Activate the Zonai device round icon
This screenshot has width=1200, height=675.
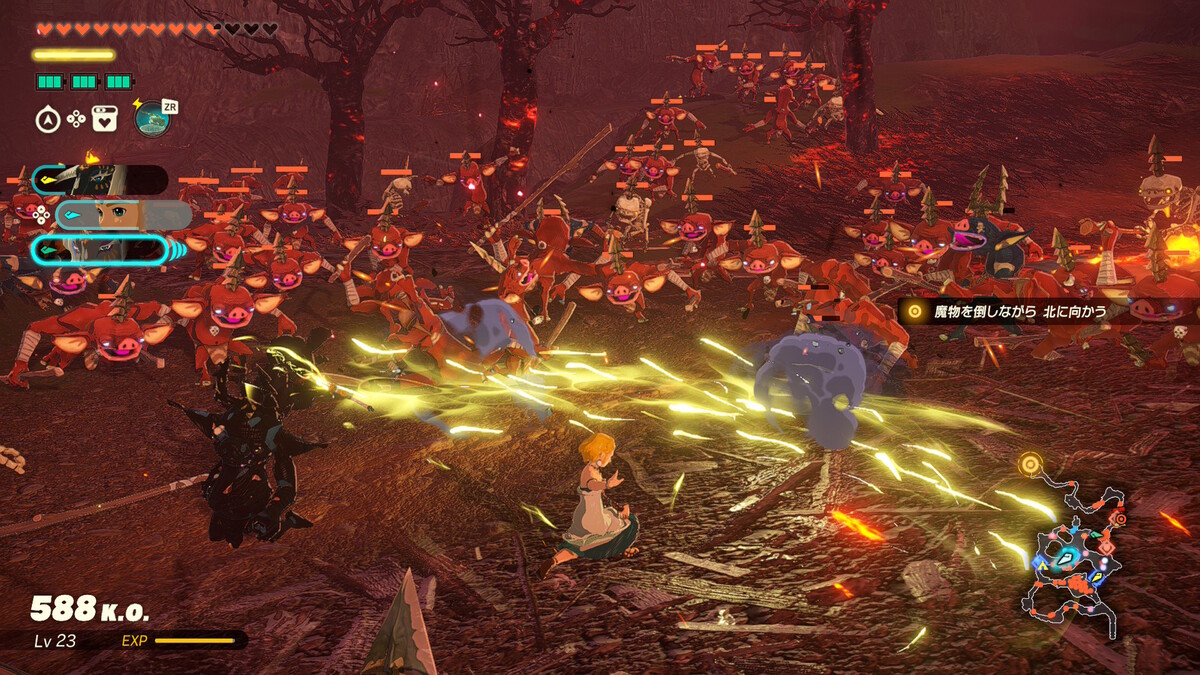coord(151,118)
